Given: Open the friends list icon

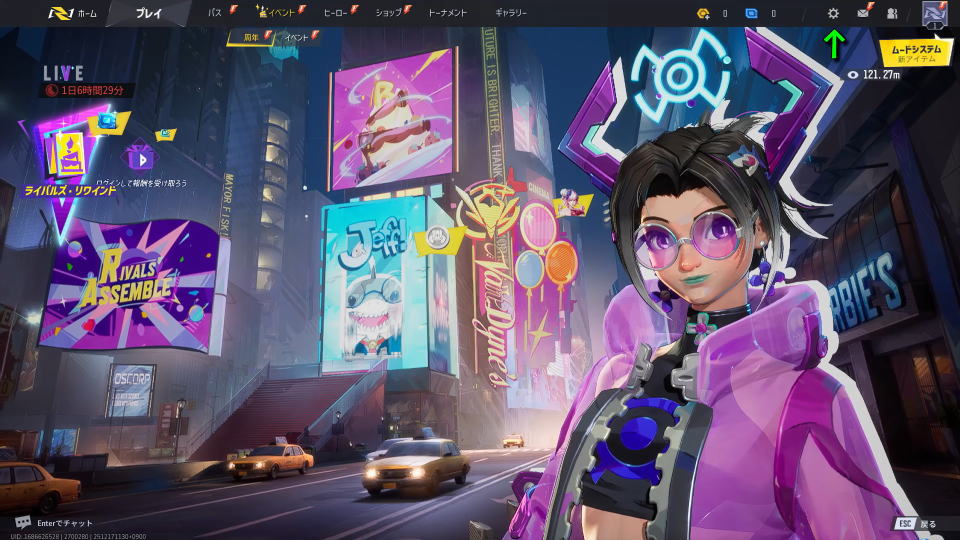Looking at the screenshot, I should pos(892,13).
